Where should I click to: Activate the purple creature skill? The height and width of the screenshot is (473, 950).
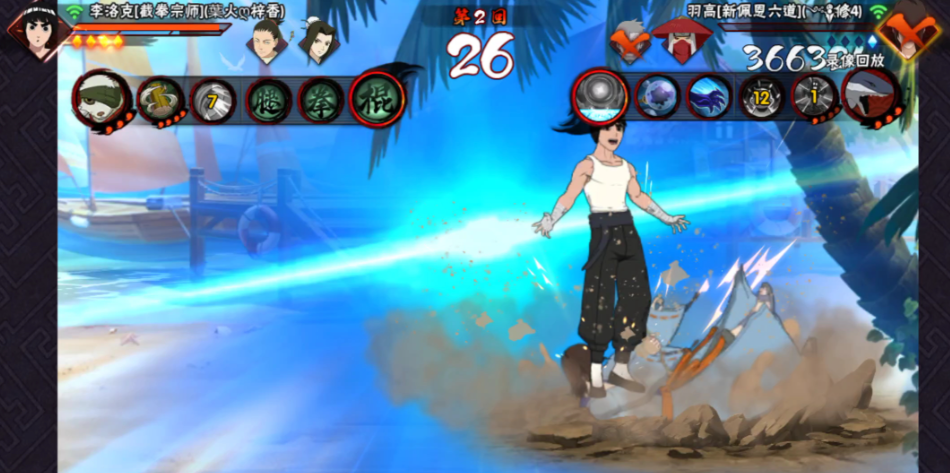[x=656, y=97]
